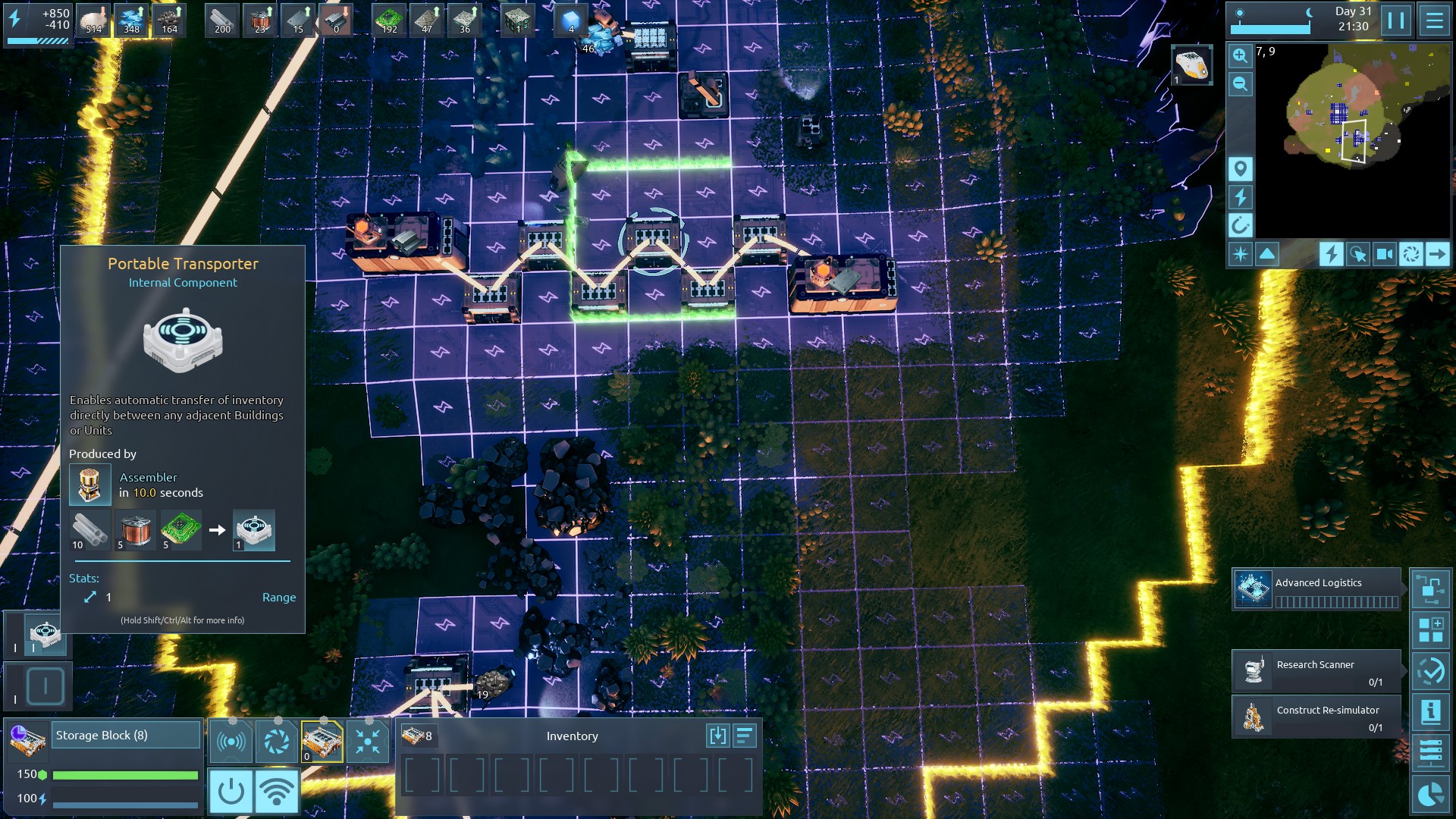Viewport: 1456px width, 819px height.
Task: Toggle the Storage Block power button
Action: pyautogui.click(x=231, y=791)
